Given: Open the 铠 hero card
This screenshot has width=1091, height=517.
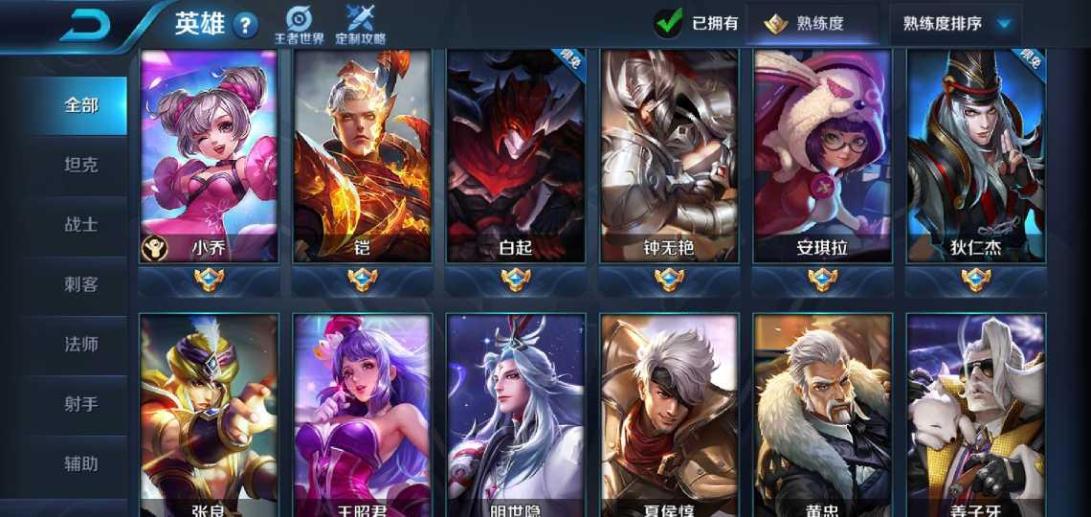Looking at the screenshot, I should (361, 155).
